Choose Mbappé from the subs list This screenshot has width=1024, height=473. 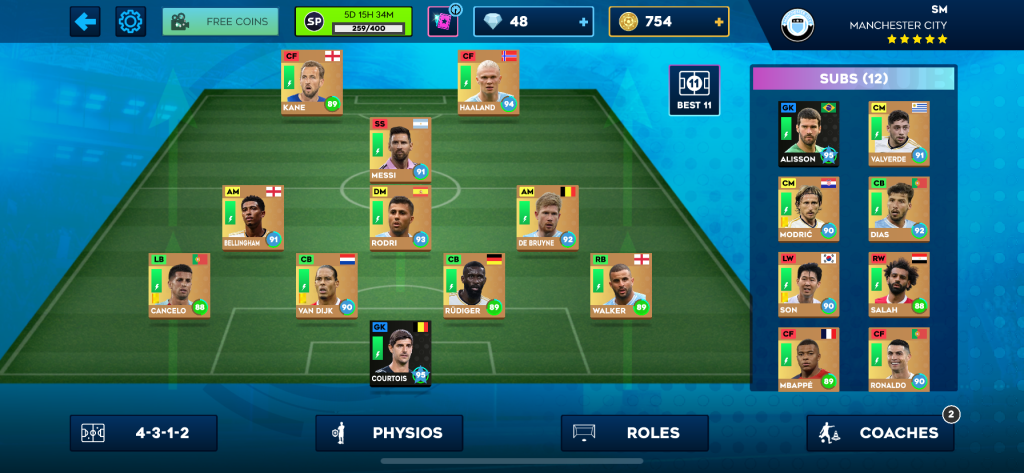coord(809,359)
